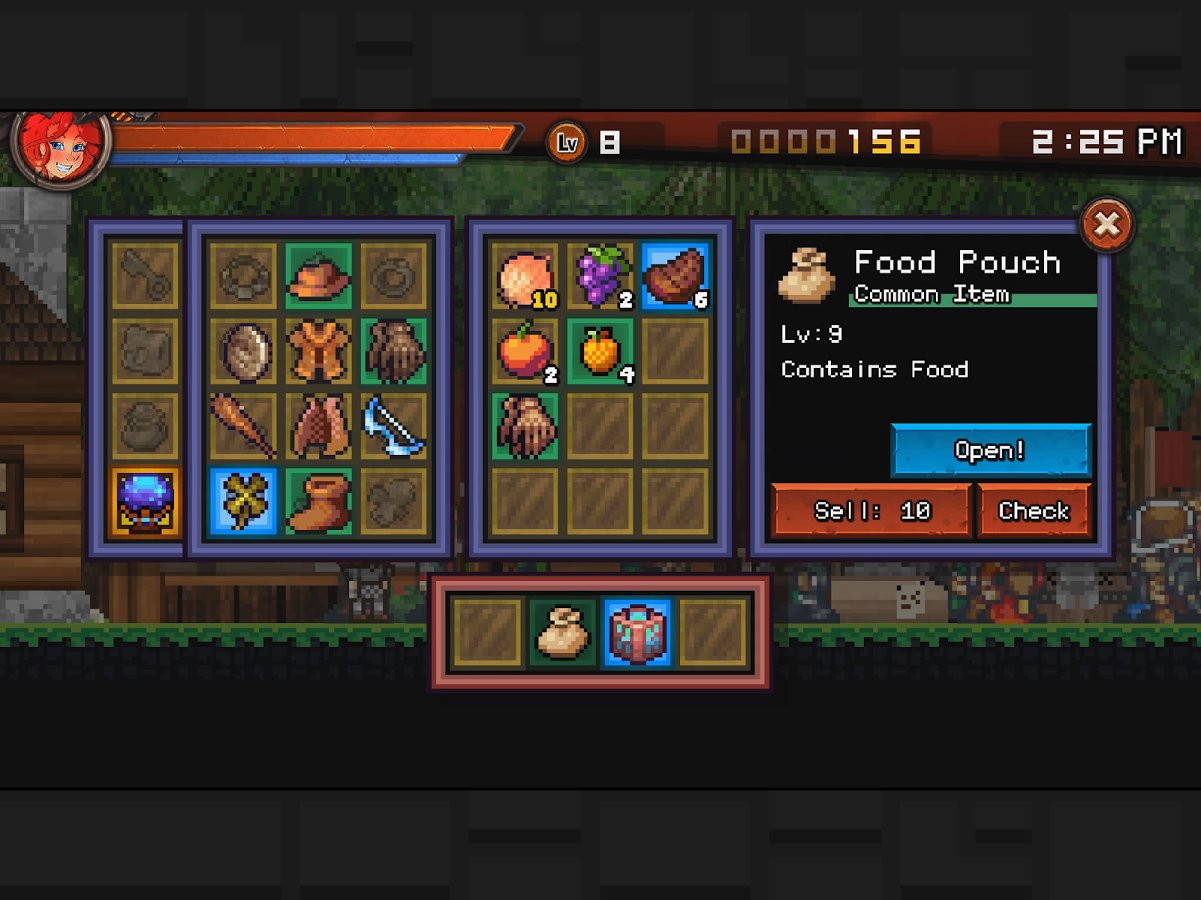The image size is (1201, 900).
Task: Select the leather gloves in bag
Action: (x=525, y=426)
